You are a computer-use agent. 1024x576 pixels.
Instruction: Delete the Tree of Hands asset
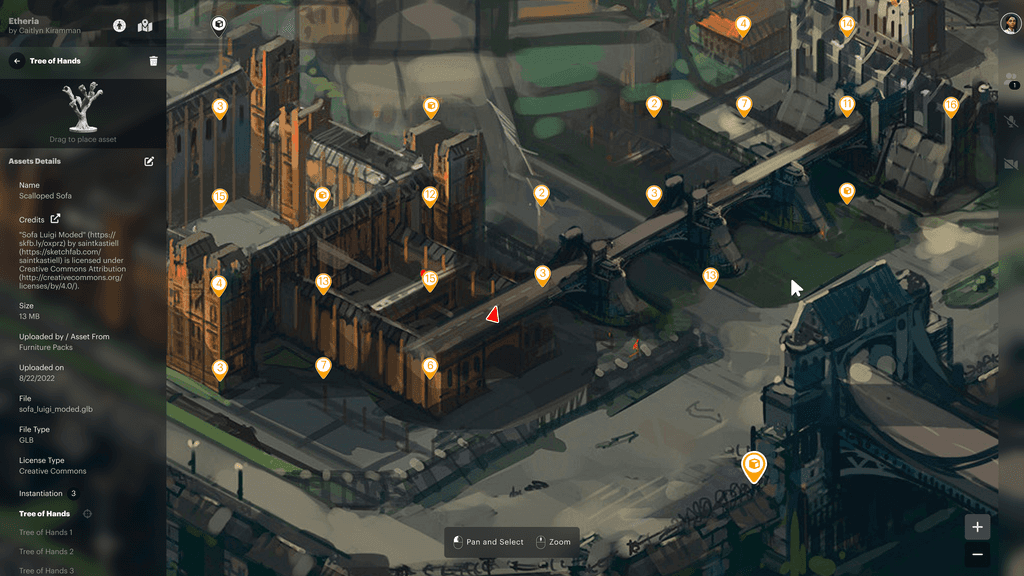(x=153, y=61)
